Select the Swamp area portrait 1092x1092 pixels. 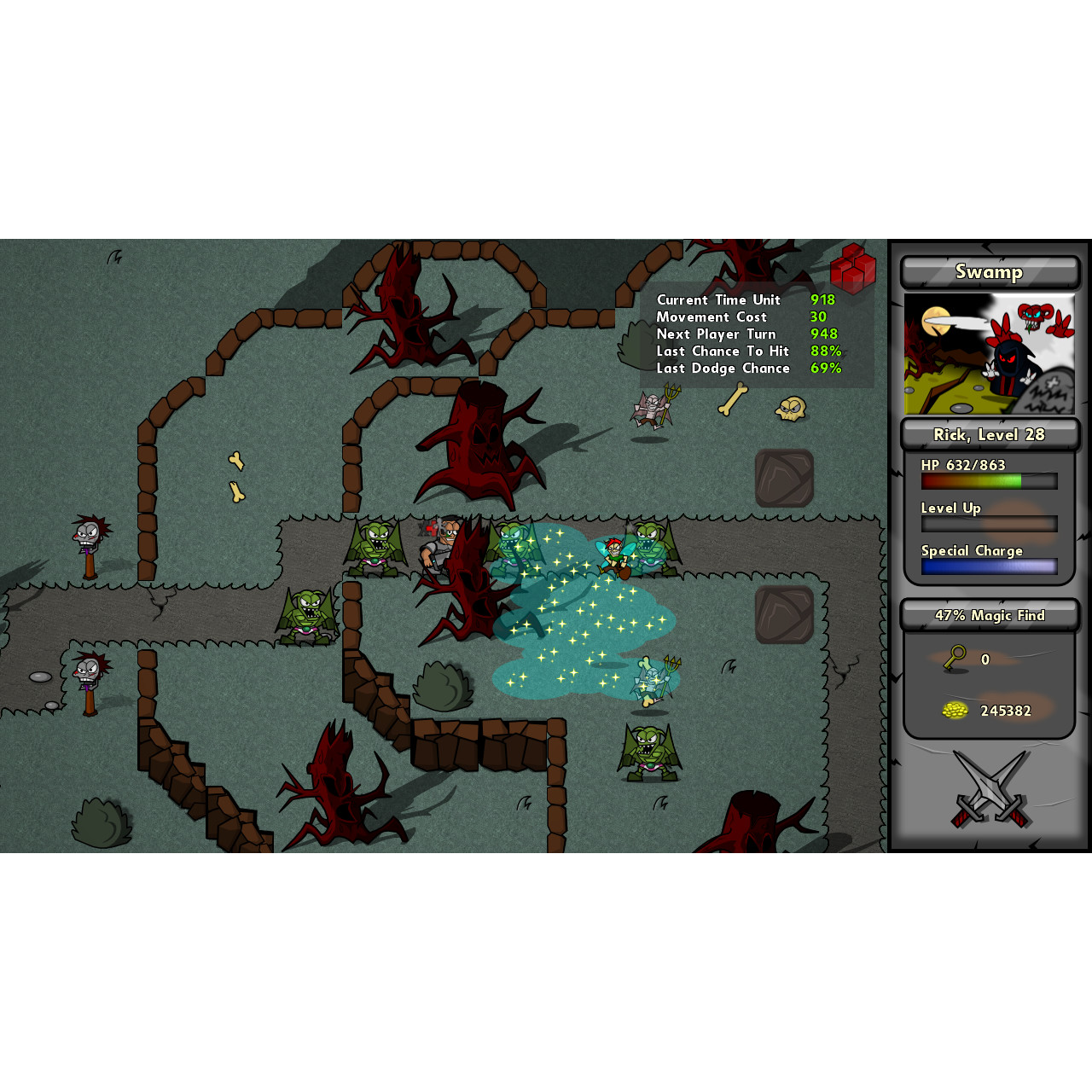(x=989, y=354)
